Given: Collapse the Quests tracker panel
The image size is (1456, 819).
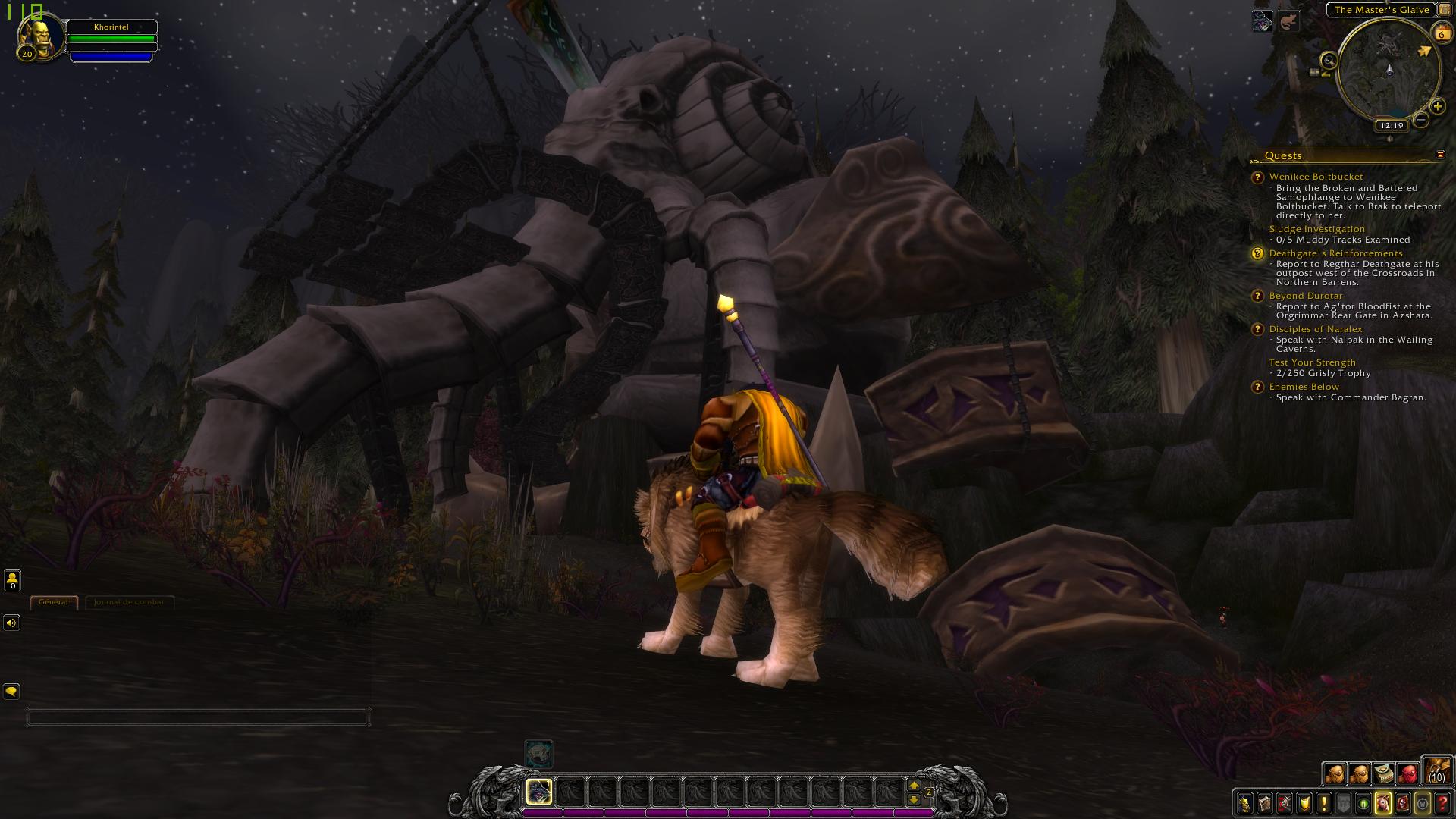Looking at the screenshot, I should point(1440,155).
